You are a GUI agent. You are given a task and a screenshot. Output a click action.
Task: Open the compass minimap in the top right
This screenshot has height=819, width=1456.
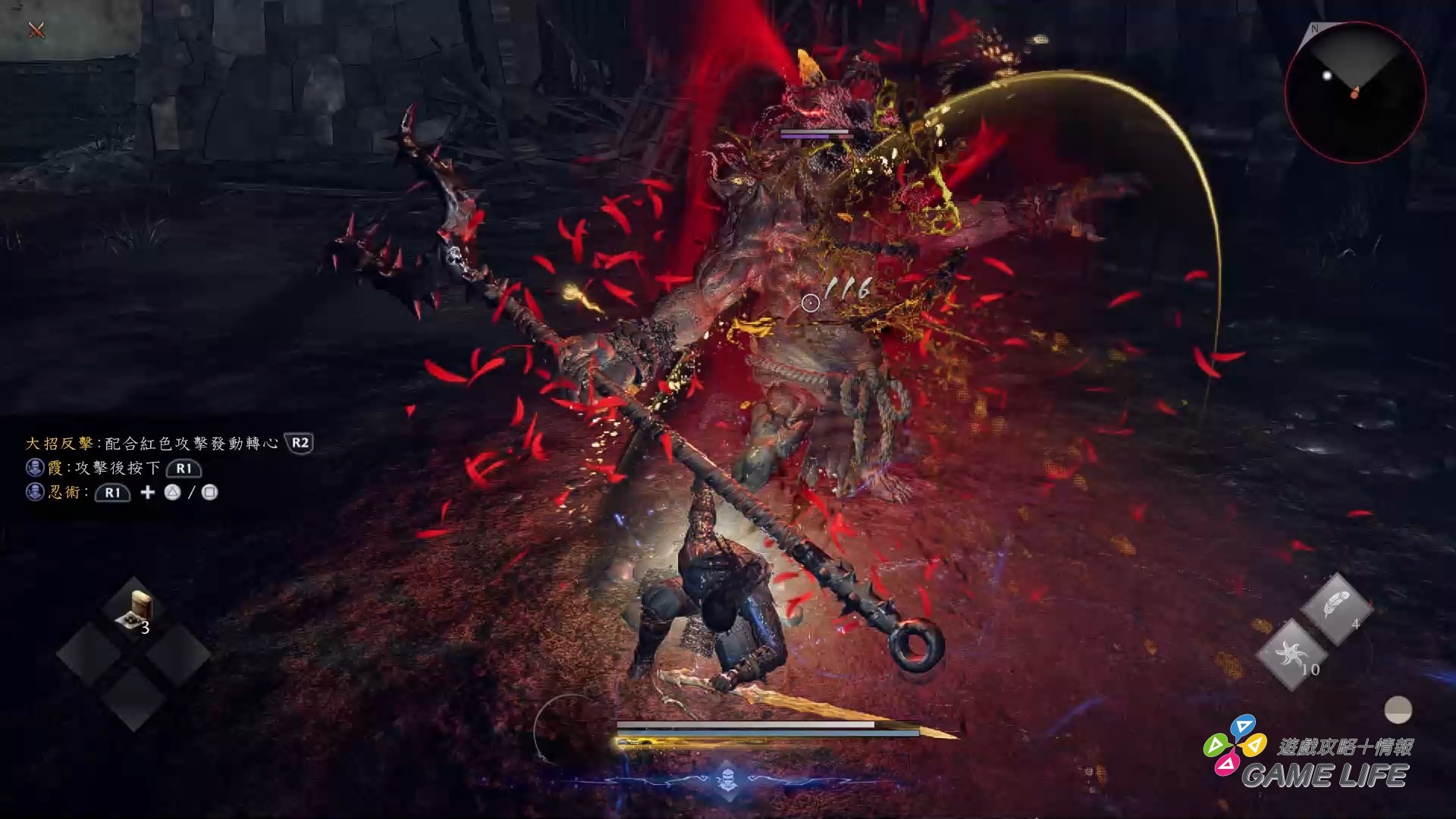pyautogui.click(x=1355, y=91)
